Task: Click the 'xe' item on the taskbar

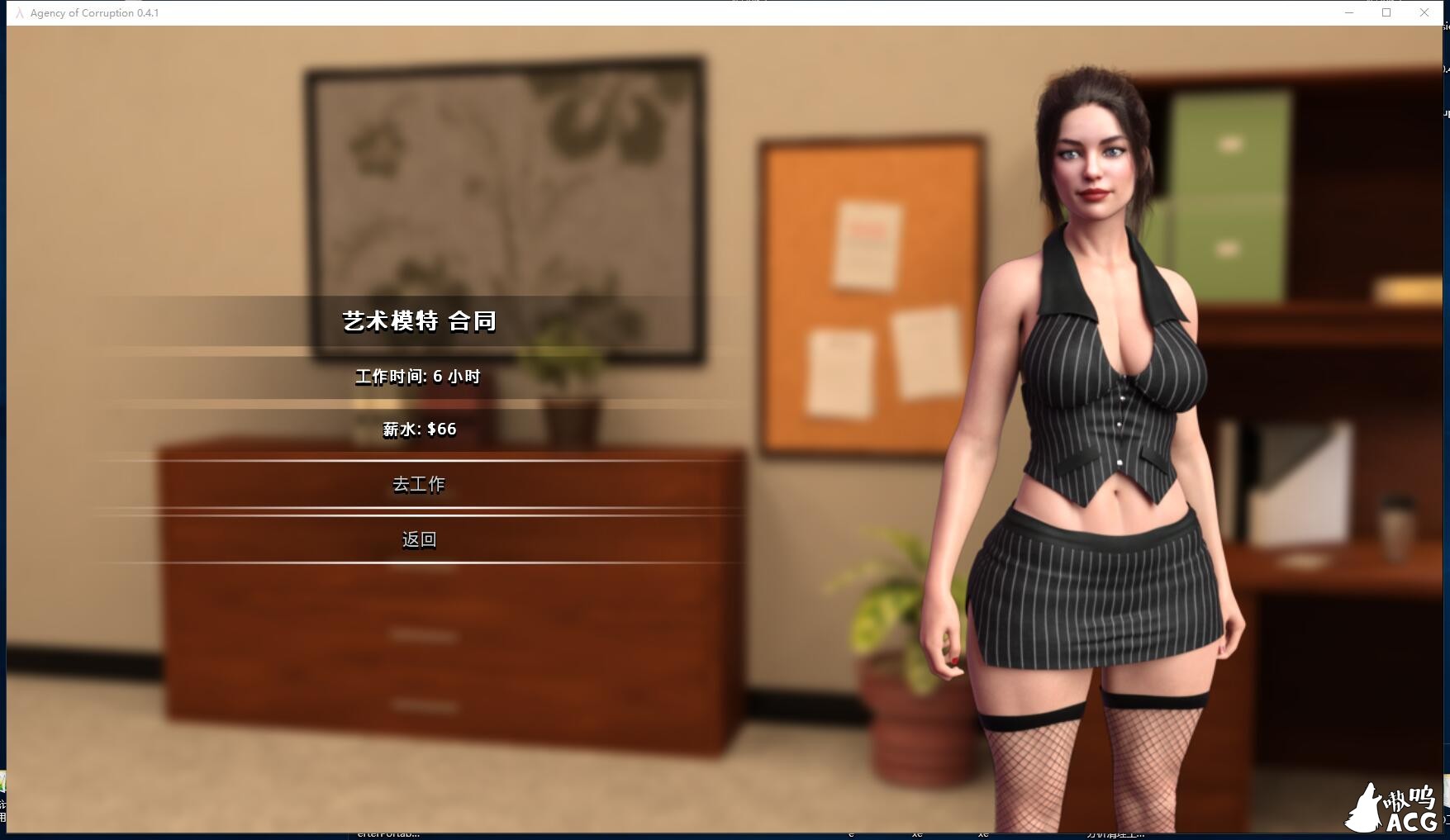Action: (x=915, y=834)
